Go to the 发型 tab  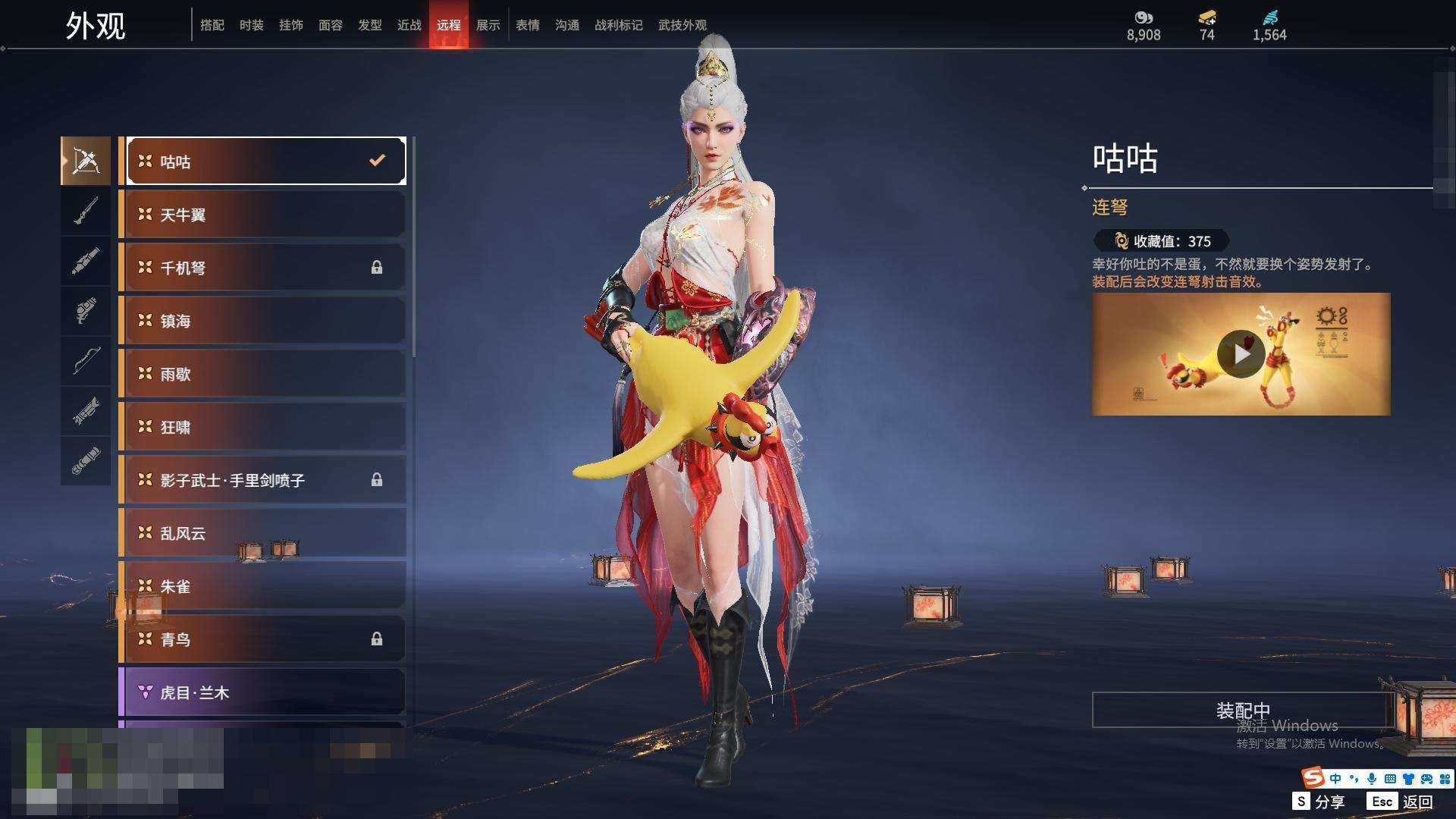(369, 25)
